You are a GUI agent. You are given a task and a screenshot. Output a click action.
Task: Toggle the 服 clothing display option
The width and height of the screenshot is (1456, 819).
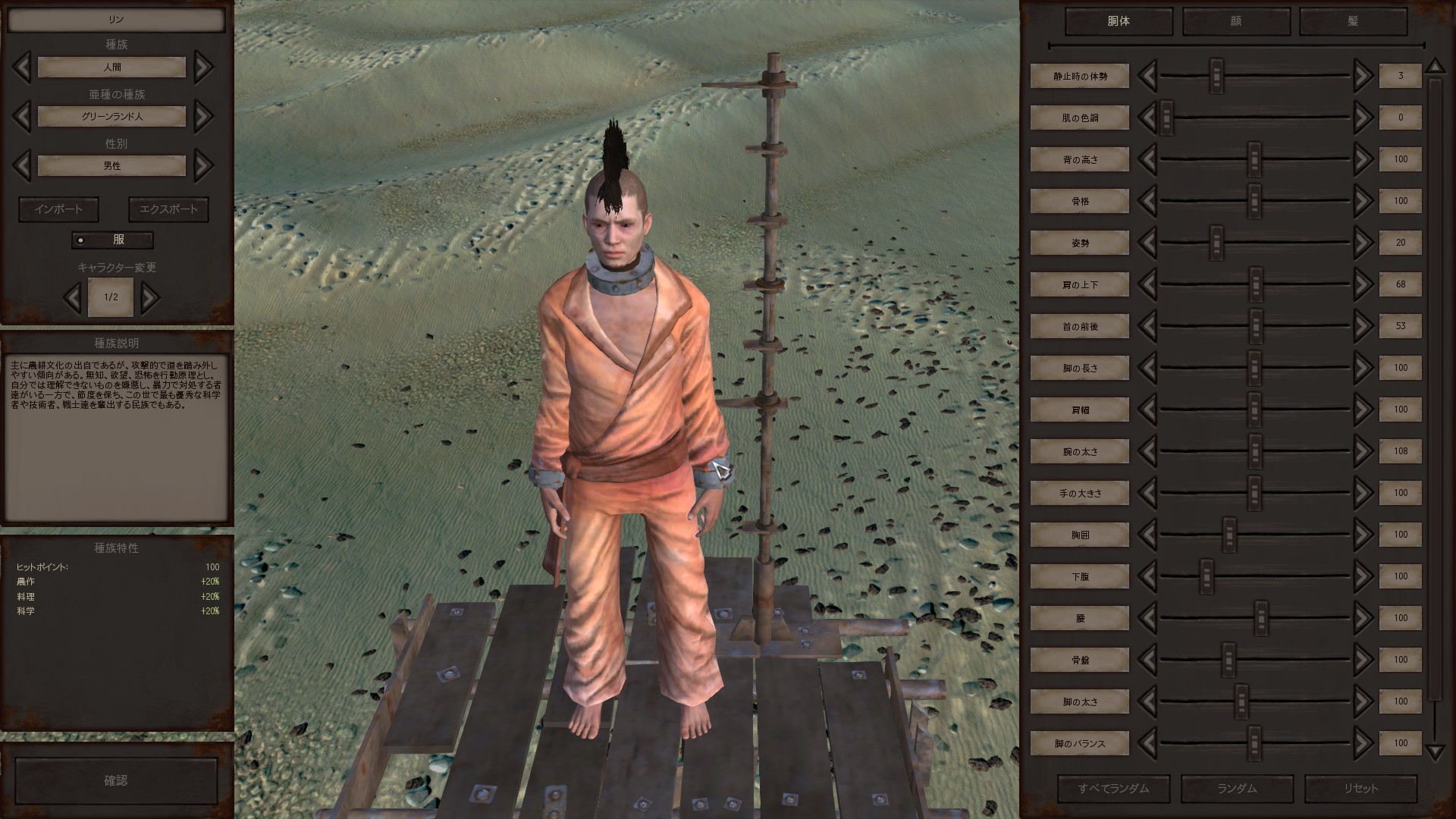[x=112, y=240]
